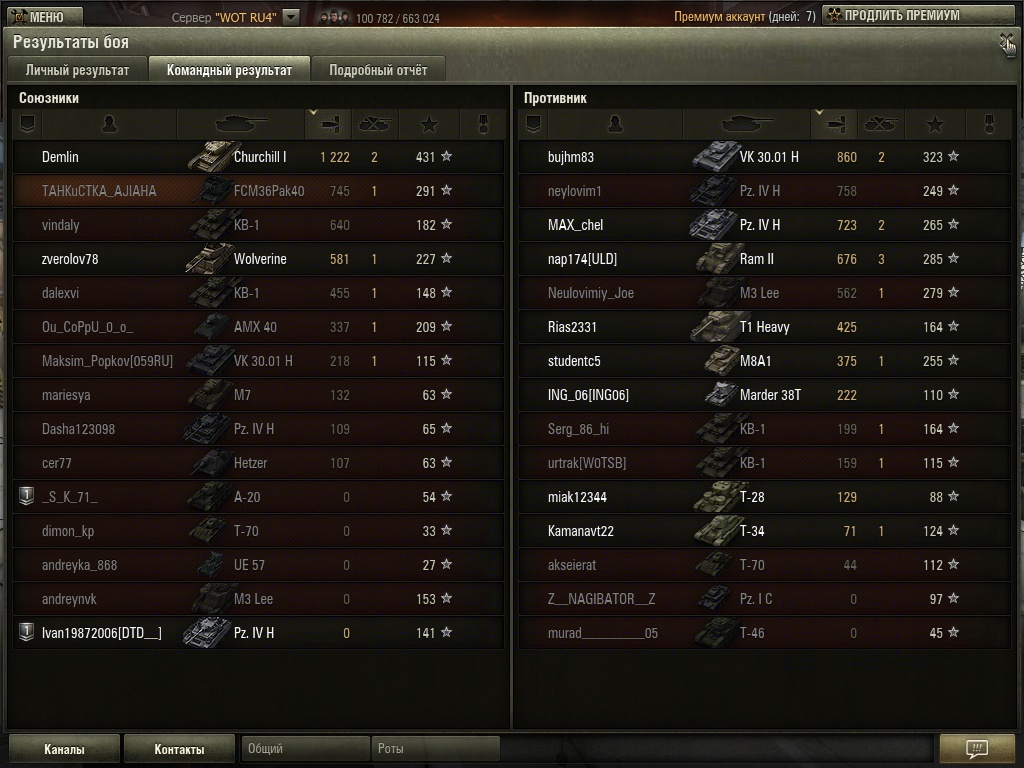1024x768 pixels.
Task: Select ally zverolov78 with Wolverine
Action: [x=258, y=259]
